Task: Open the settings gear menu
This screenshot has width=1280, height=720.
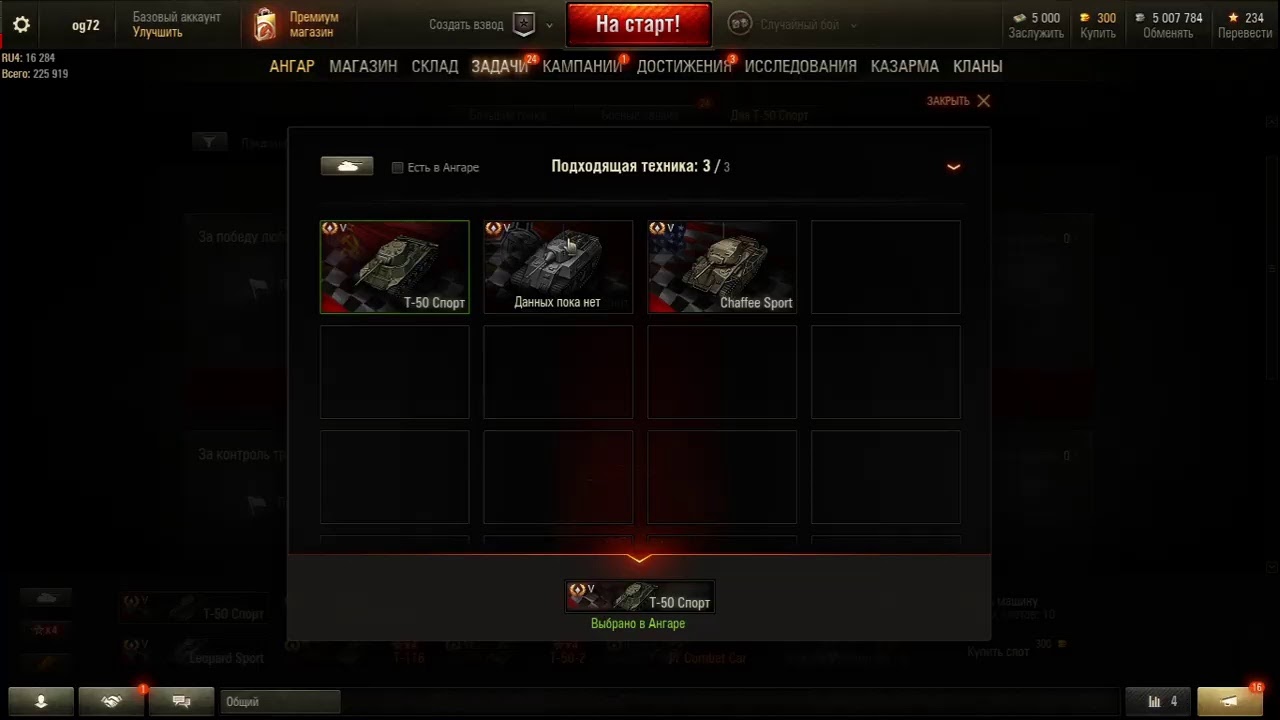Action: click(21, 25)
